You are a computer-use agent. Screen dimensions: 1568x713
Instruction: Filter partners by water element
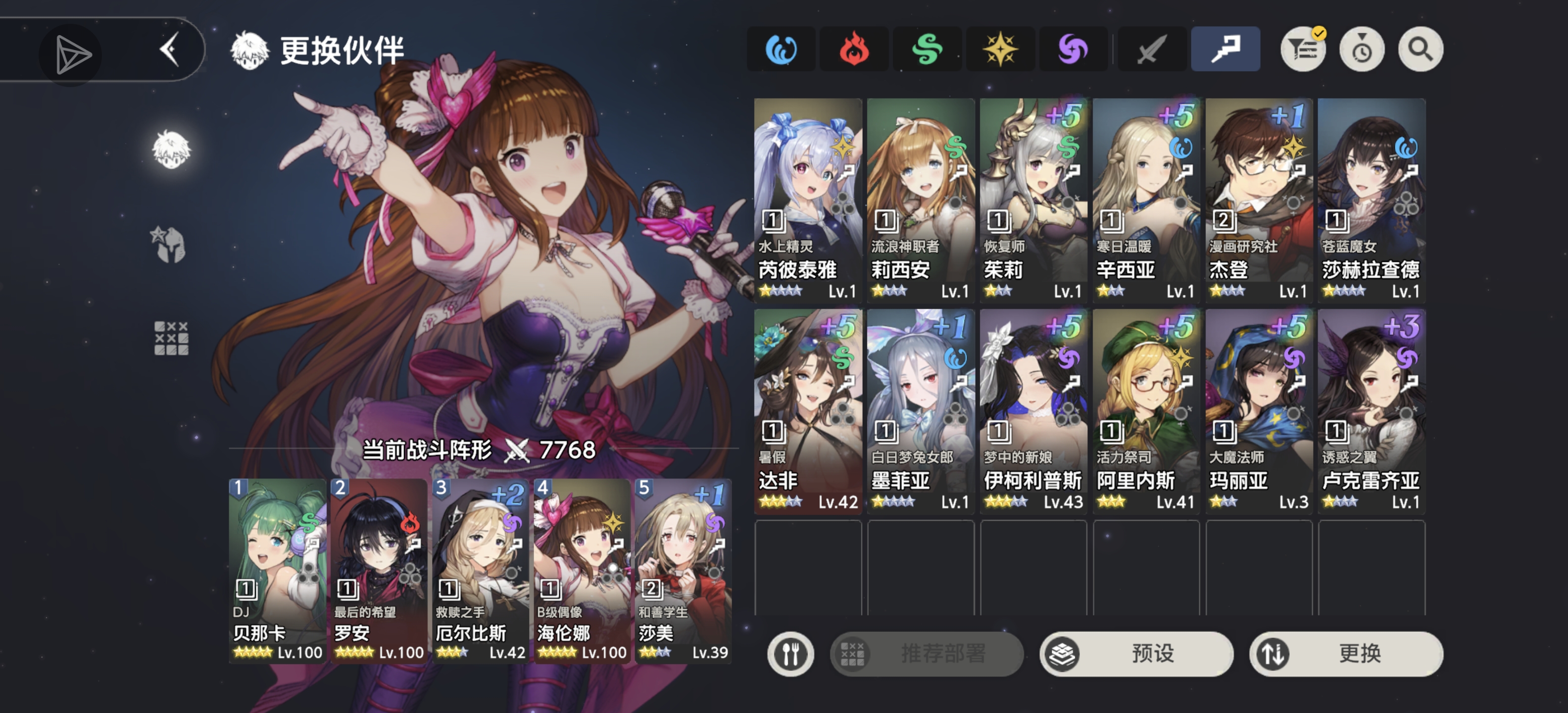(781, 50)
